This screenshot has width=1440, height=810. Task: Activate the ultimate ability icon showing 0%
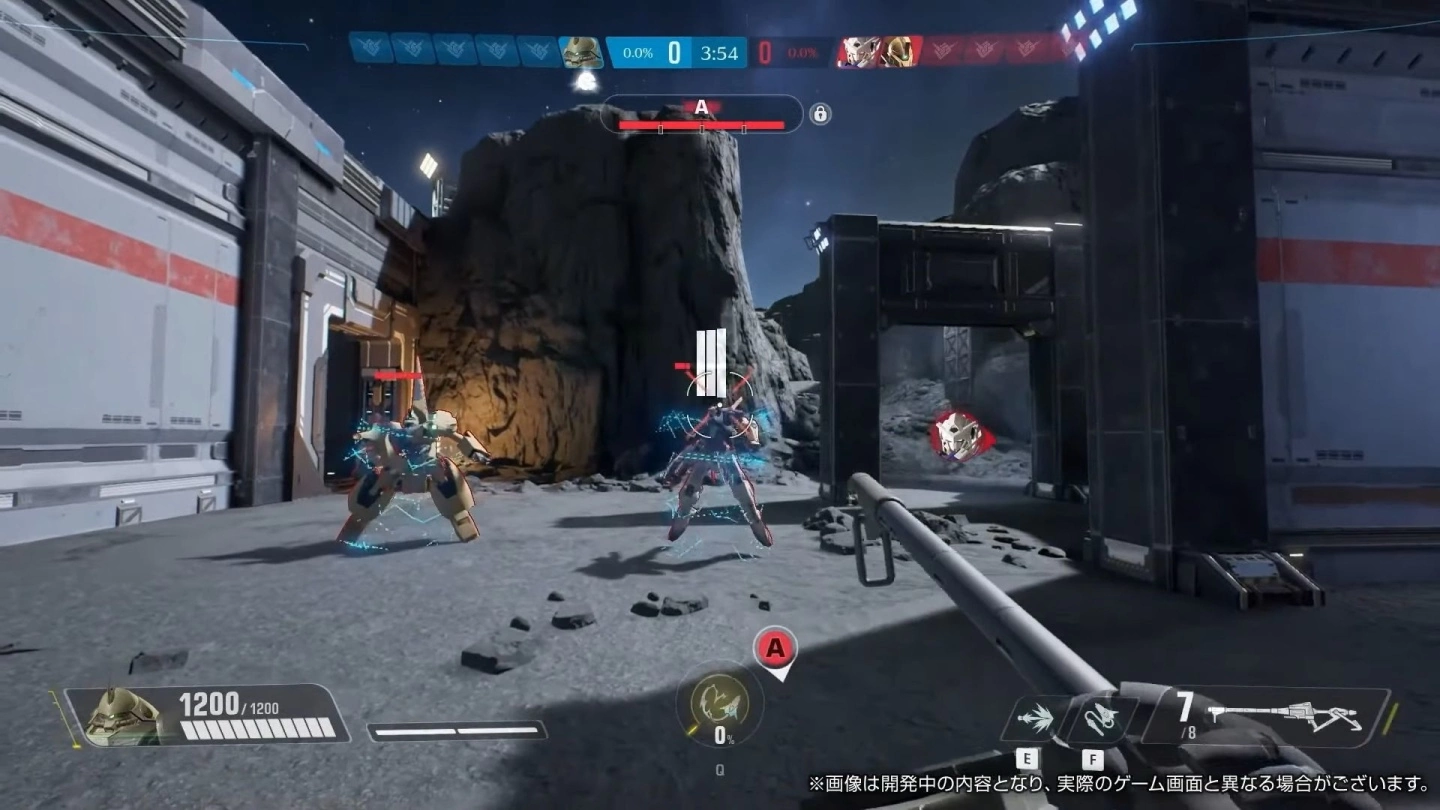[720, 700]
